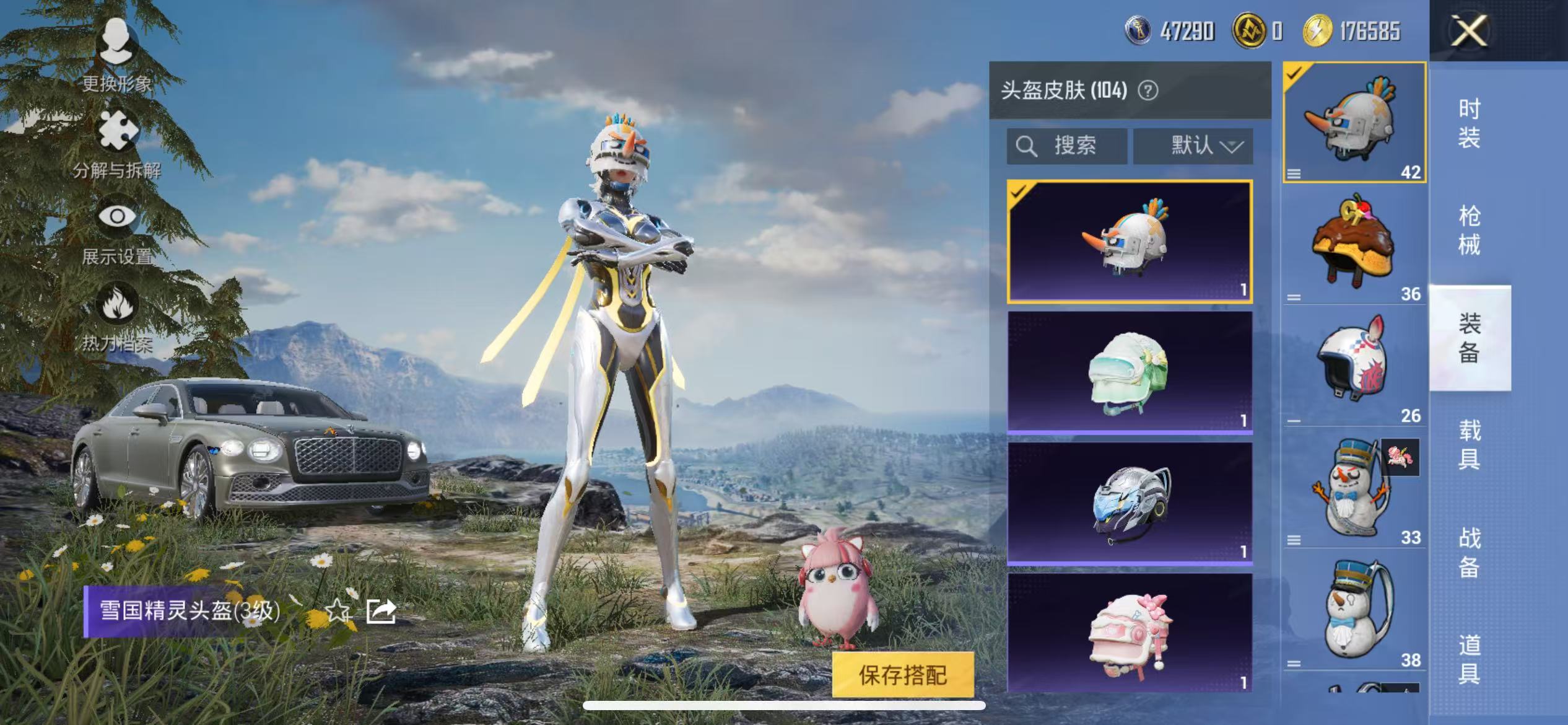Close the wardrobe with the X button
This screenshot has height=725, width=1568.
click(1468, 31)
